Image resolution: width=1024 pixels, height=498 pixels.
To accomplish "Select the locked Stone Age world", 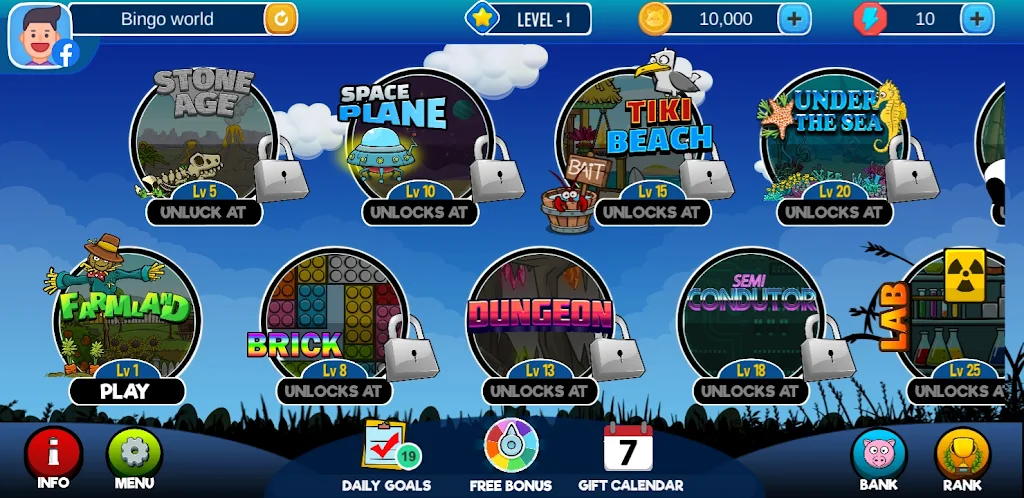I will coord(203,140).
